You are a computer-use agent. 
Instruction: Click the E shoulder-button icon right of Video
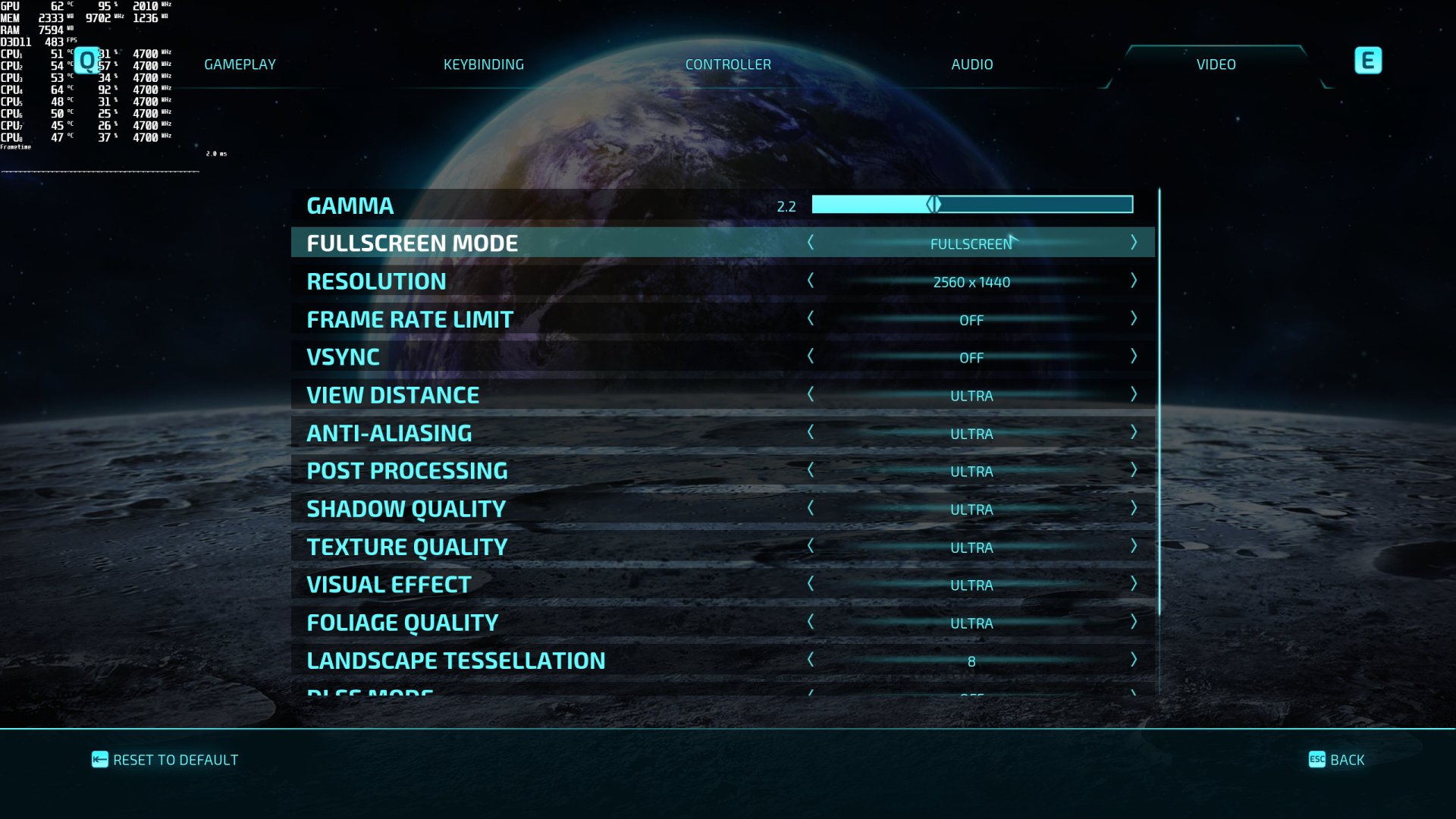pyautogui.click(x=1367, y=61)
